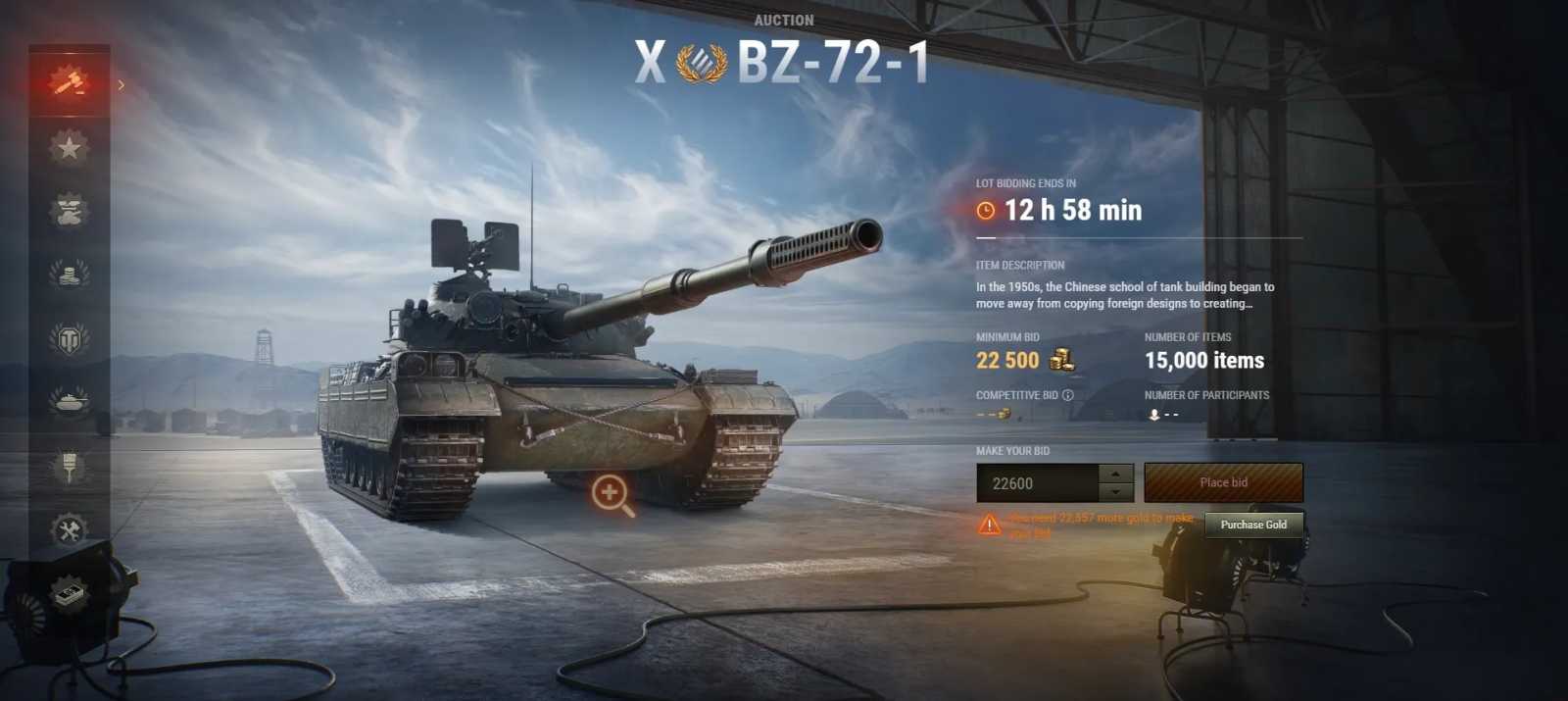The width and height of the screenshot is (1568, 701).
Task: Show the tank vehicles category
Action: (x=69, y=401)
